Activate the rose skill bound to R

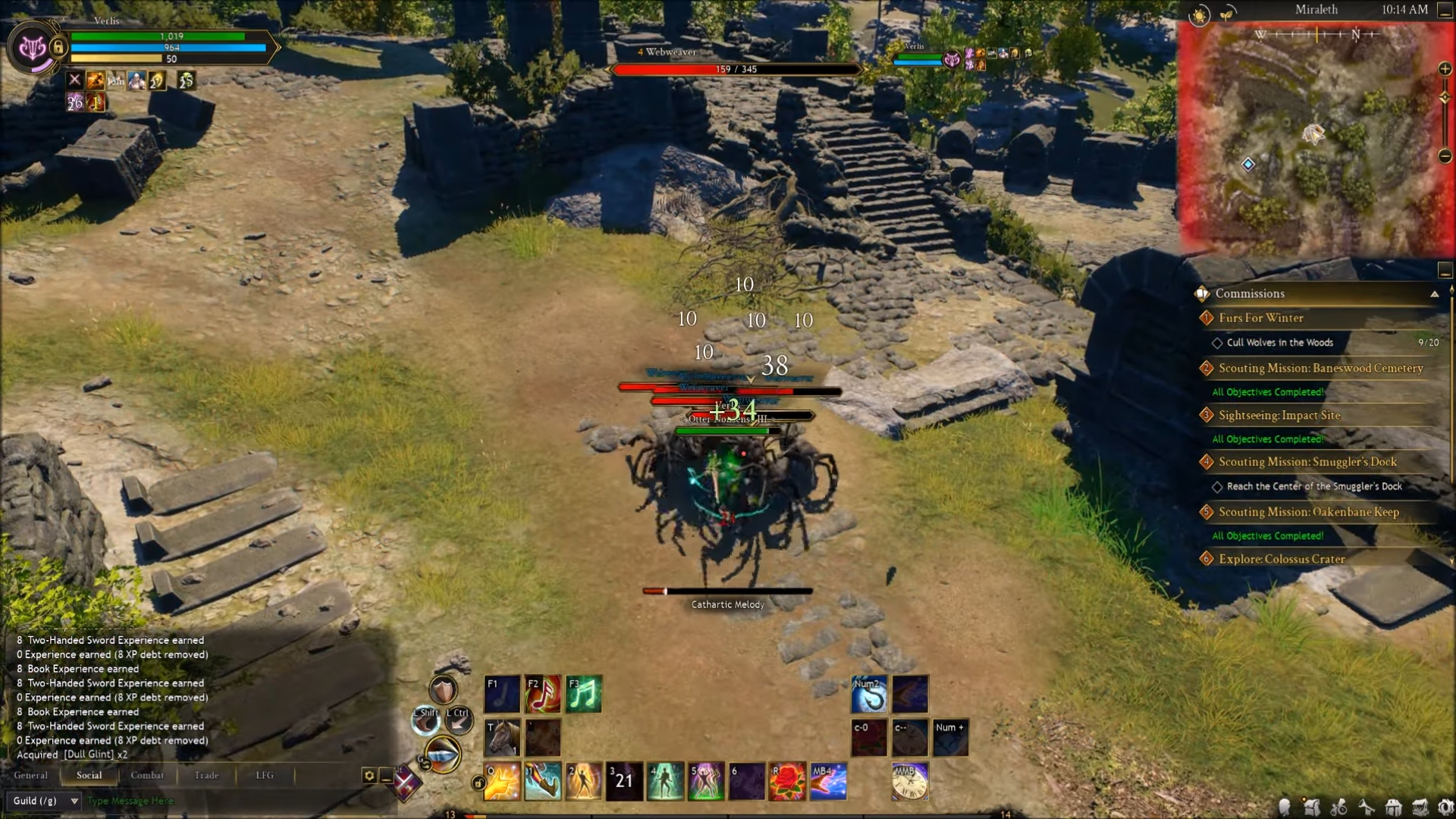pos(789,781)
